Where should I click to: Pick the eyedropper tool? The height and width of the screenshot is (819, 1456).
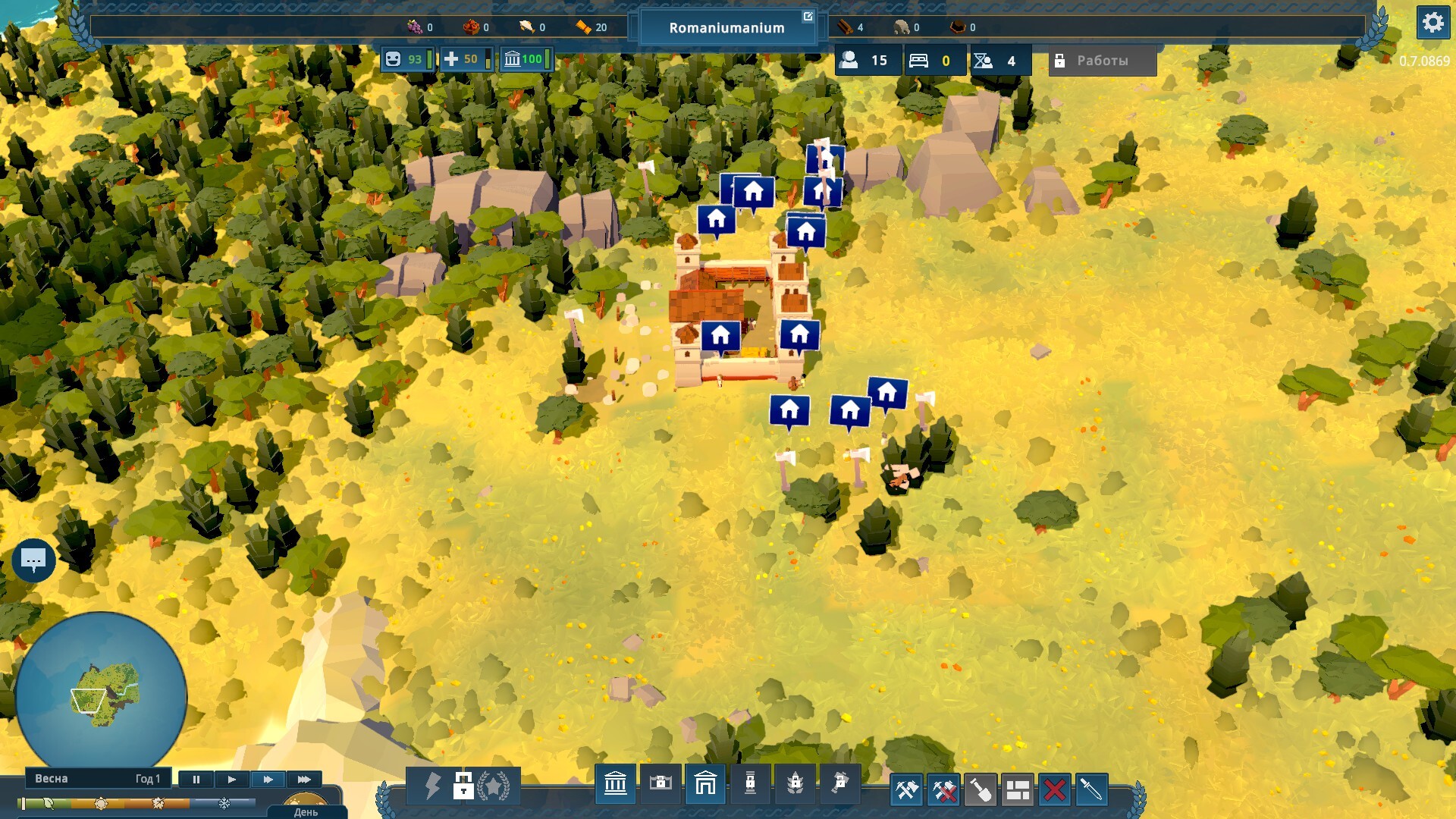[x=1090, y=790]
